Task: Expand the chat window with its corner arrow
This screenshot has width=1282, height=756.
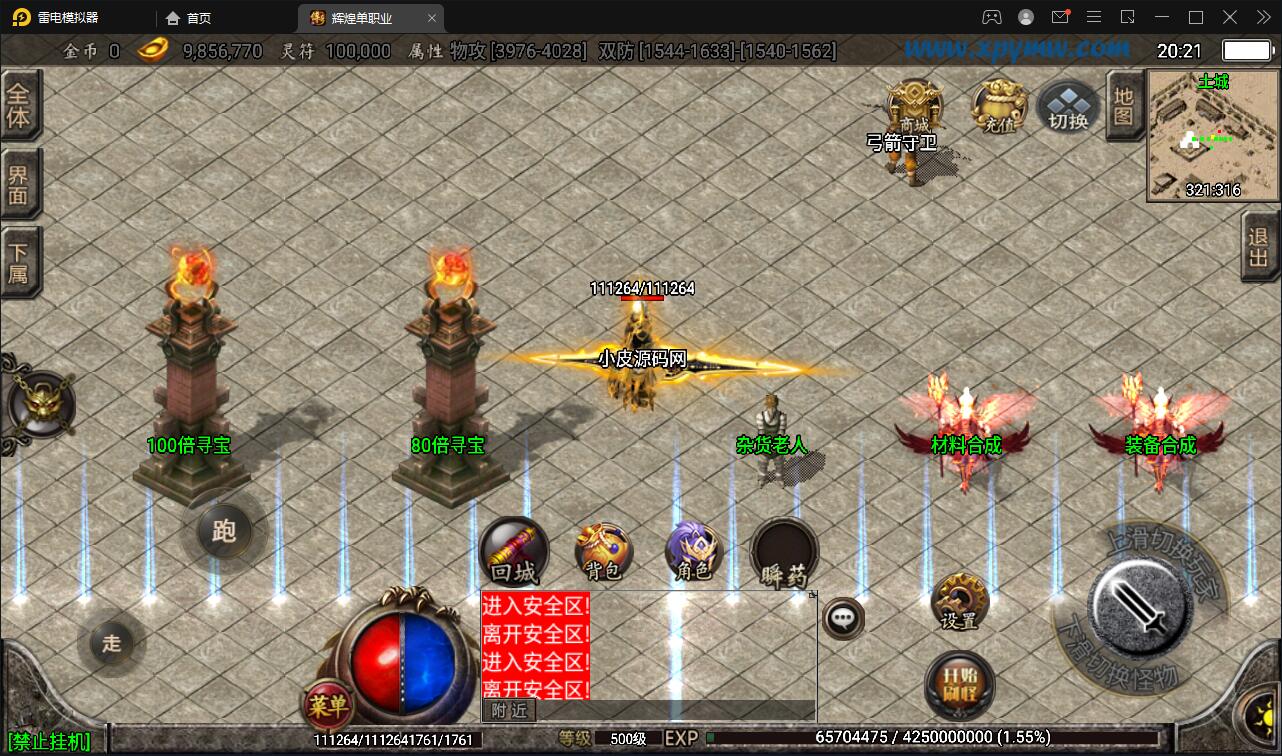Action: (x=813, y=593)
